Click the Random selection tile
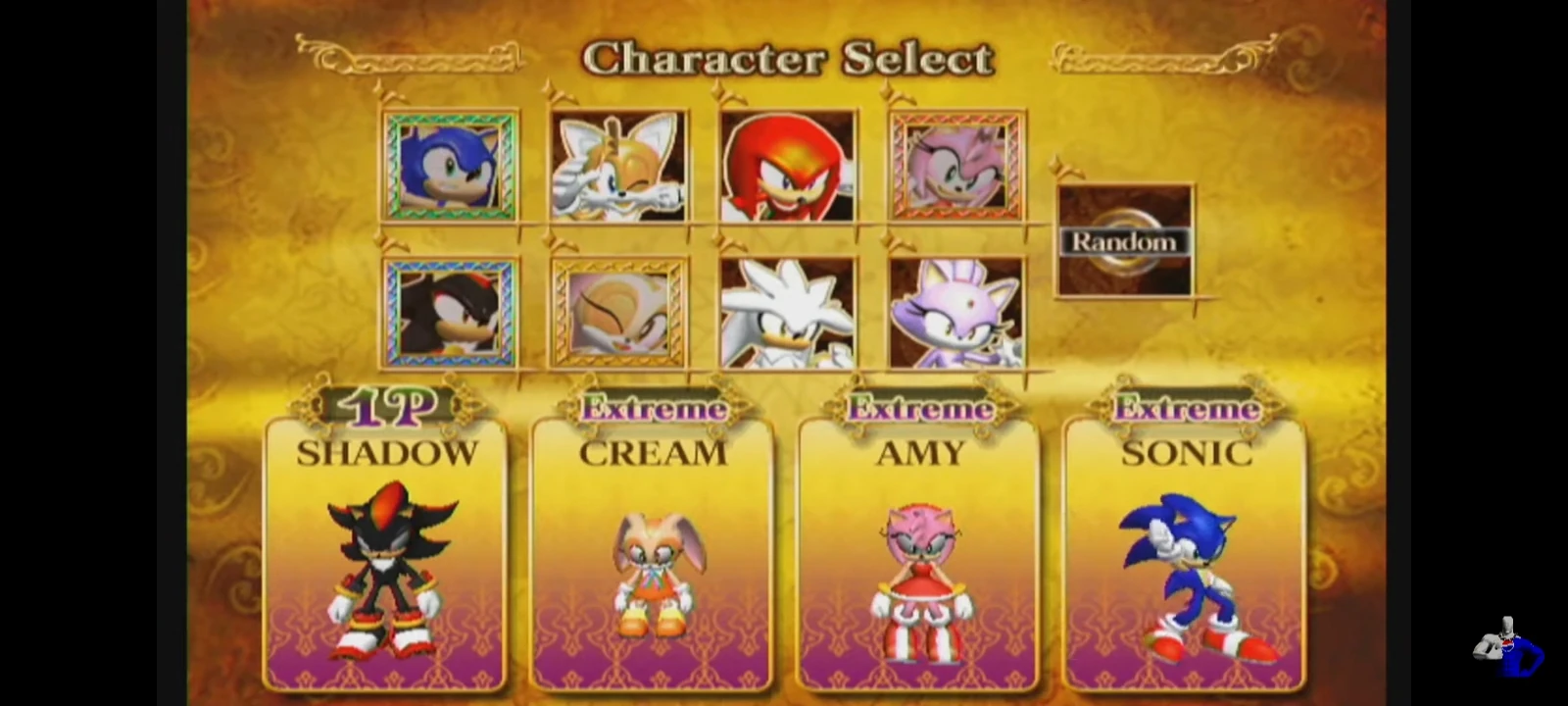This screenshot has height=706, width=1568. (1125, 240)
